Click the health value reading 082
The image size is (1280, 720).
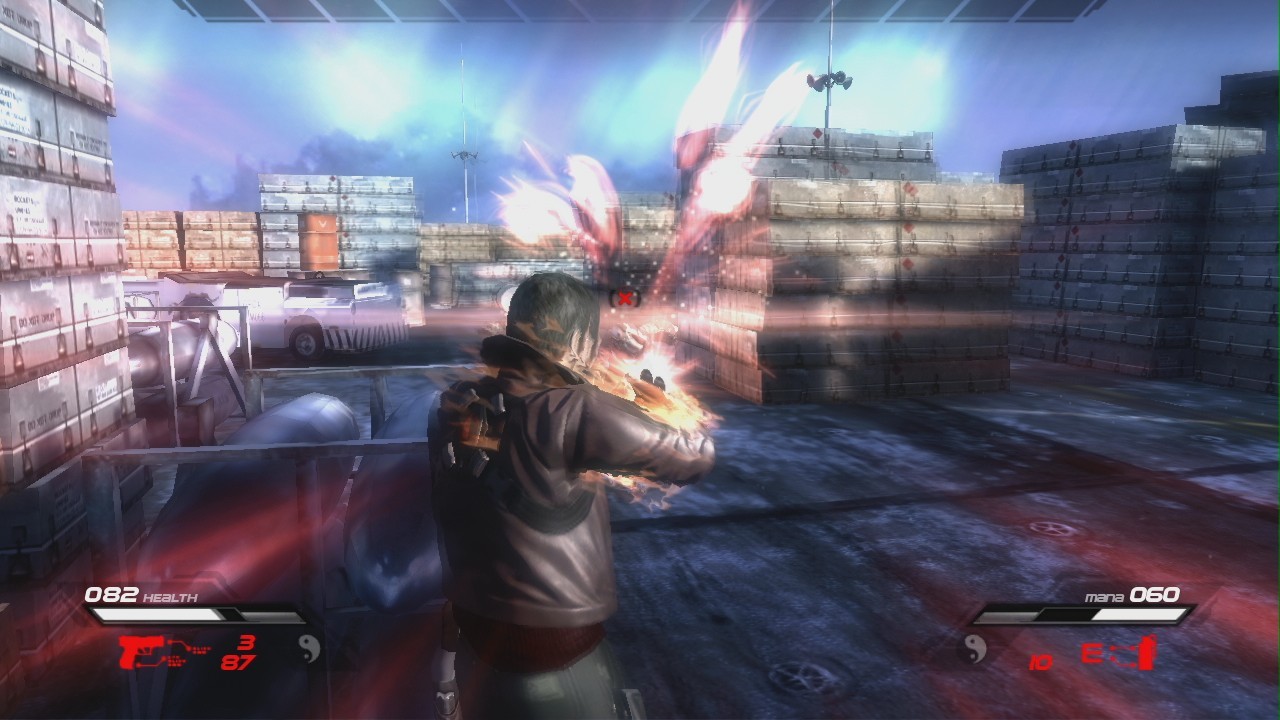111,593
